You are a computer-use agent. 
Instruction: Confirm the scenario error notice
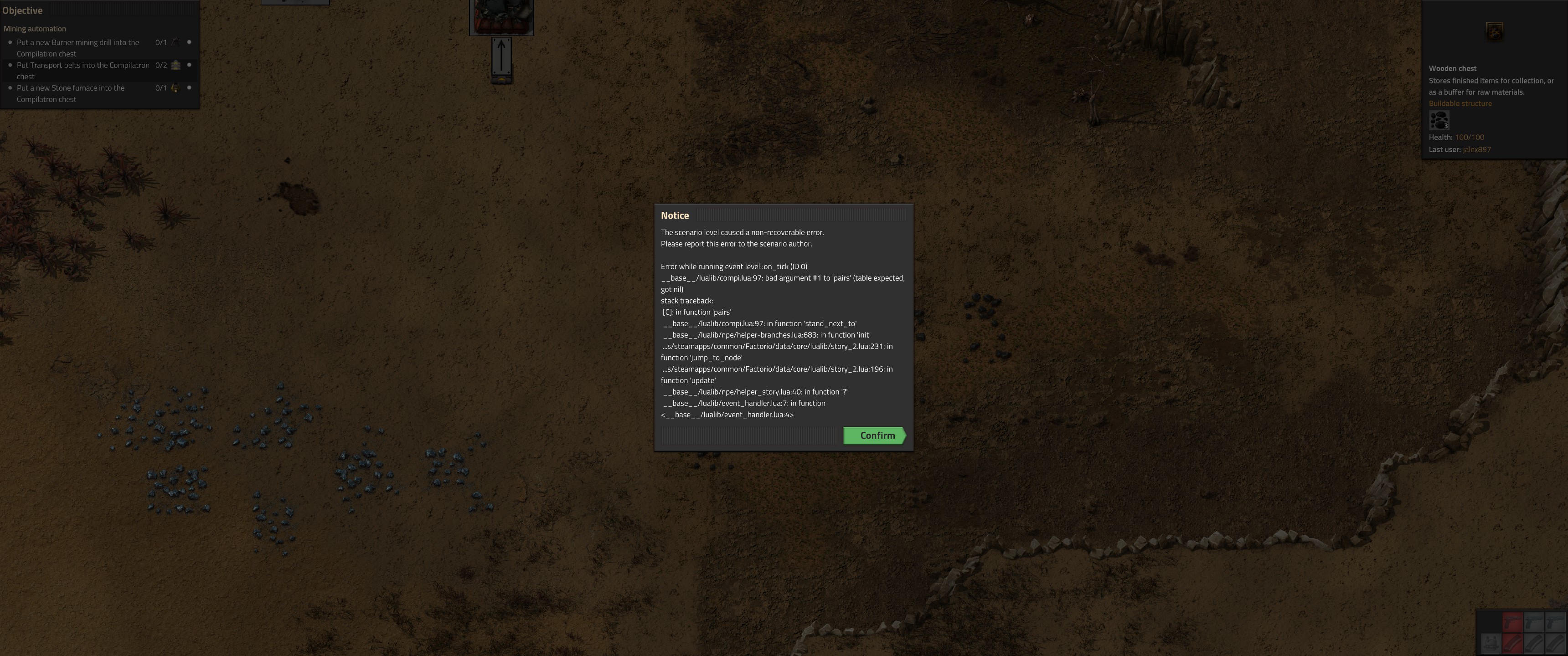(874, 435)
